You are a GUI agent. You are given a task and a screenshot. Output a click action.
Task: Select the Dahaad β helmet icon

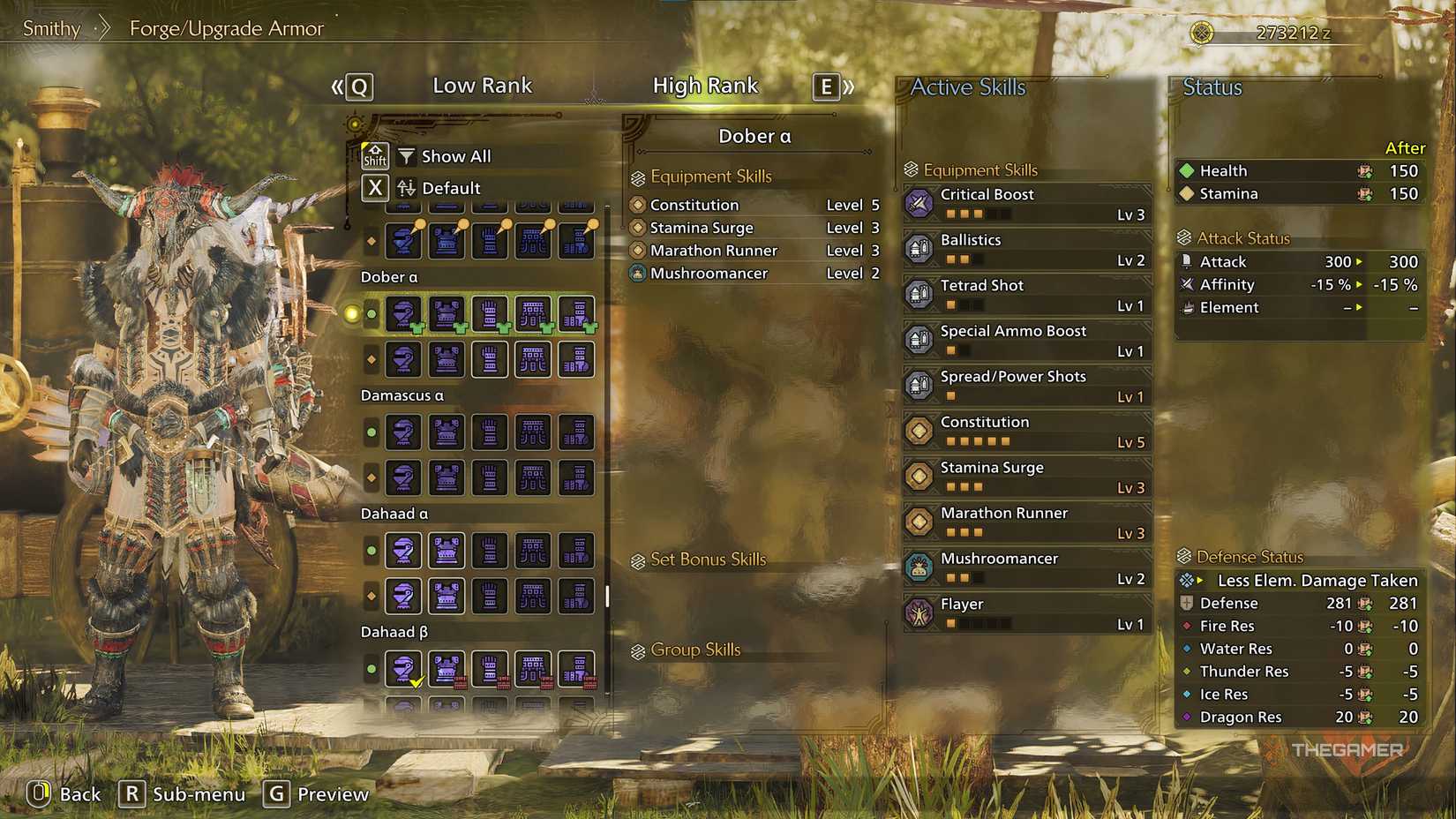pyautogui.click(x=403, y=668)
